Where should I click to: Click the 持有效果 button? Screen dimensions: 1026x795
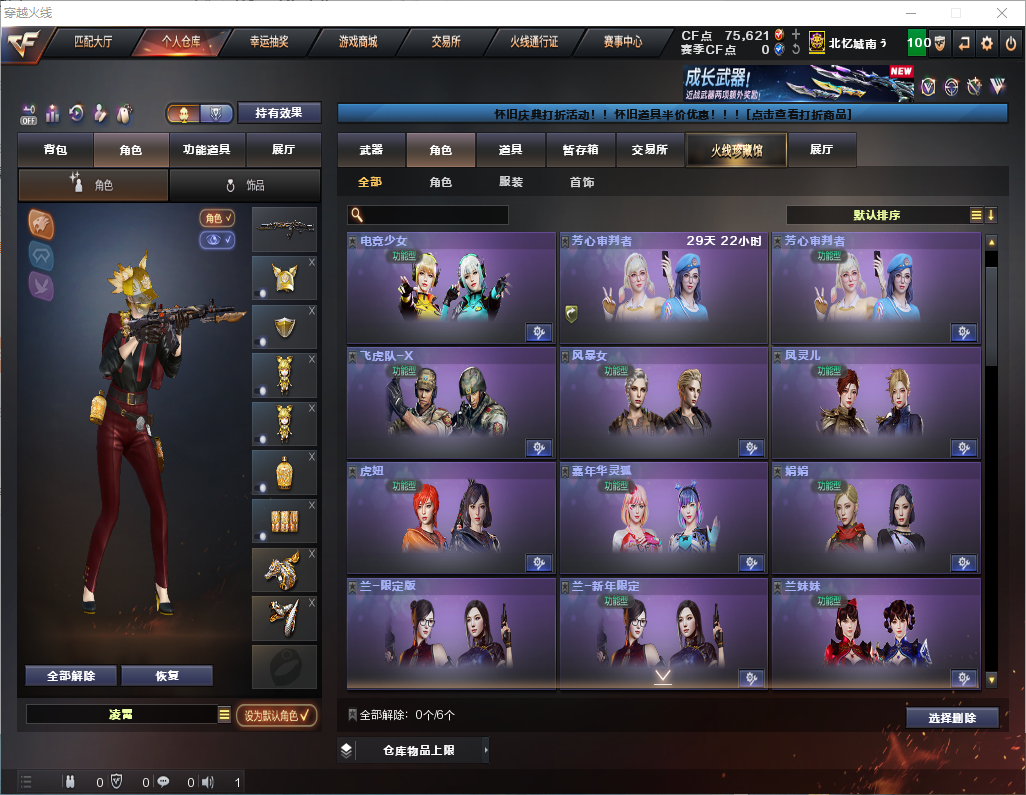[279, 113]
